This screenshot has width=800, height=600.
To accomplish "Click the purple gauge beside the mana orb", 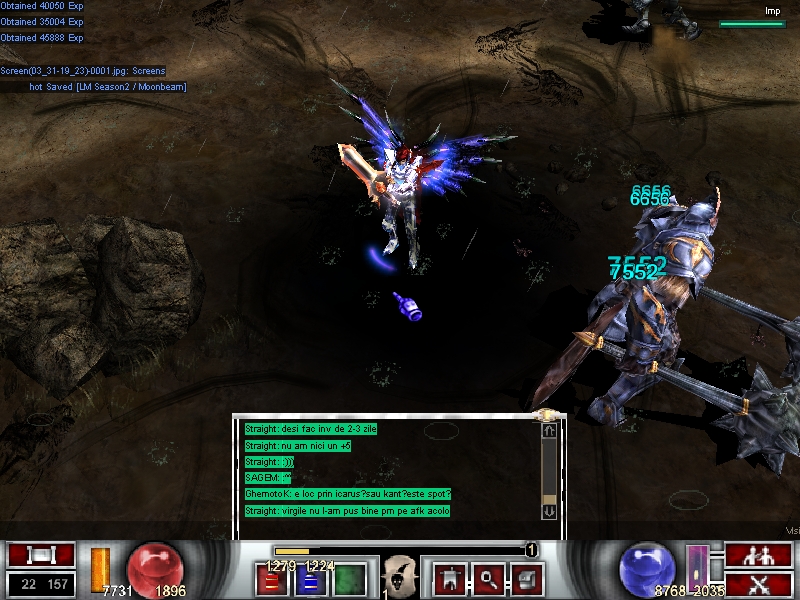I will pos(697,566).
